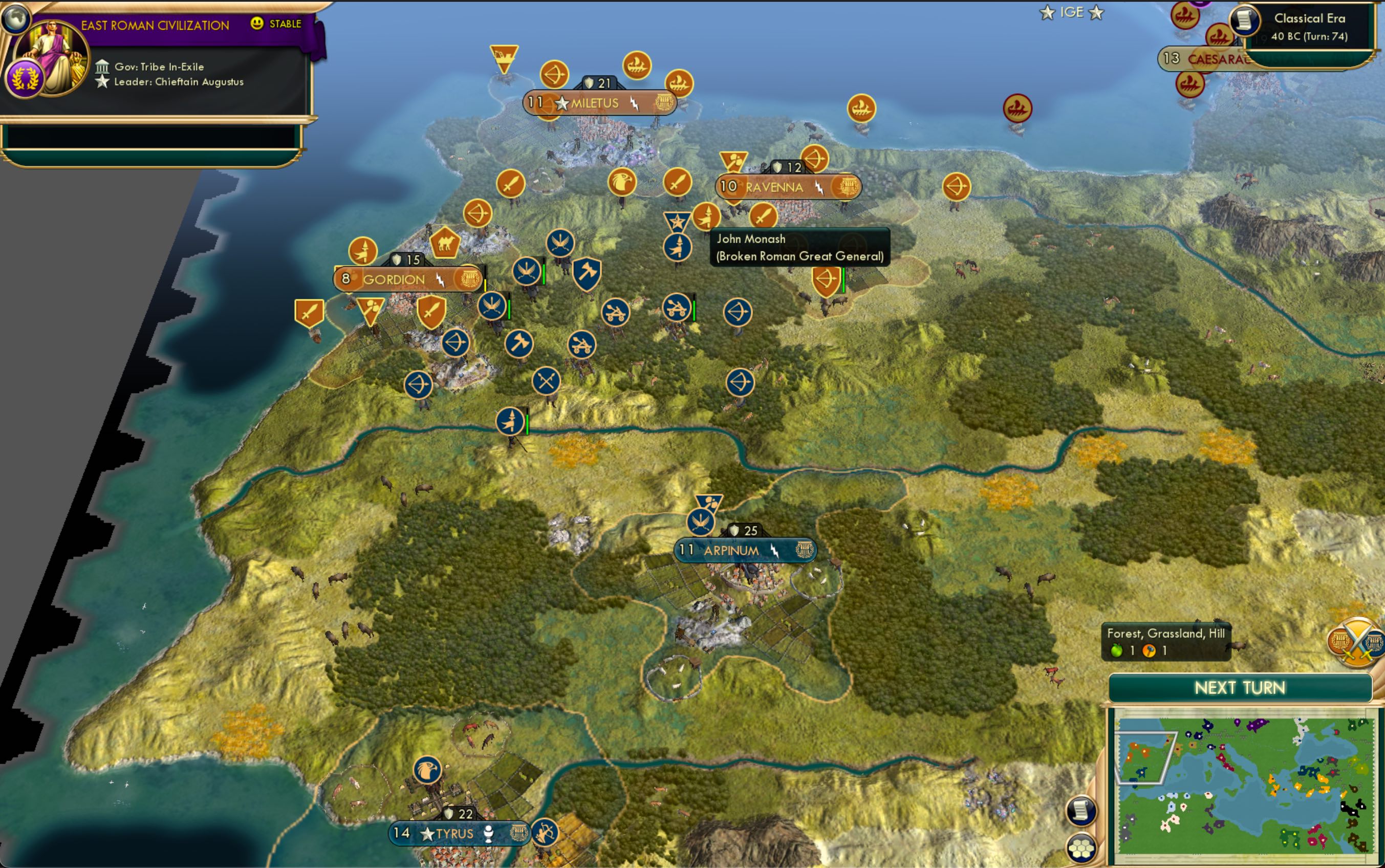Screen dimensions: 1385x868
Task: Open the scroll icon beside the minimap
Action: [x=1081, y=811]
